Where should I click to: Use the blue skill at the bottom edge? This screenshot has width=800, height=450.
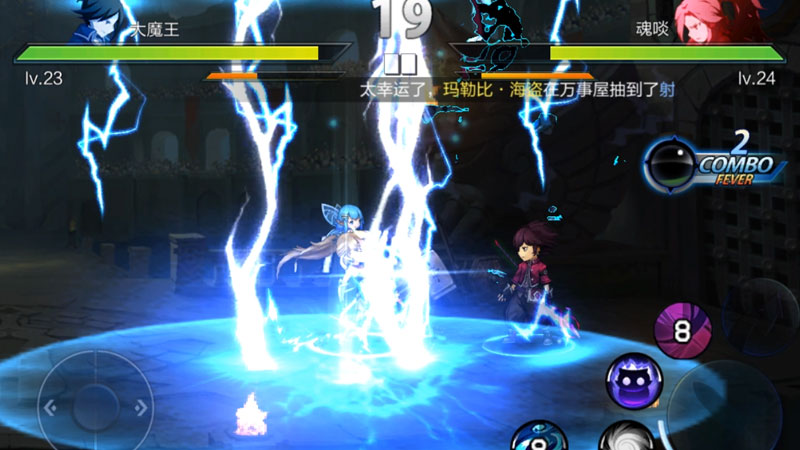pyautogui.click(x=540, y=438)
